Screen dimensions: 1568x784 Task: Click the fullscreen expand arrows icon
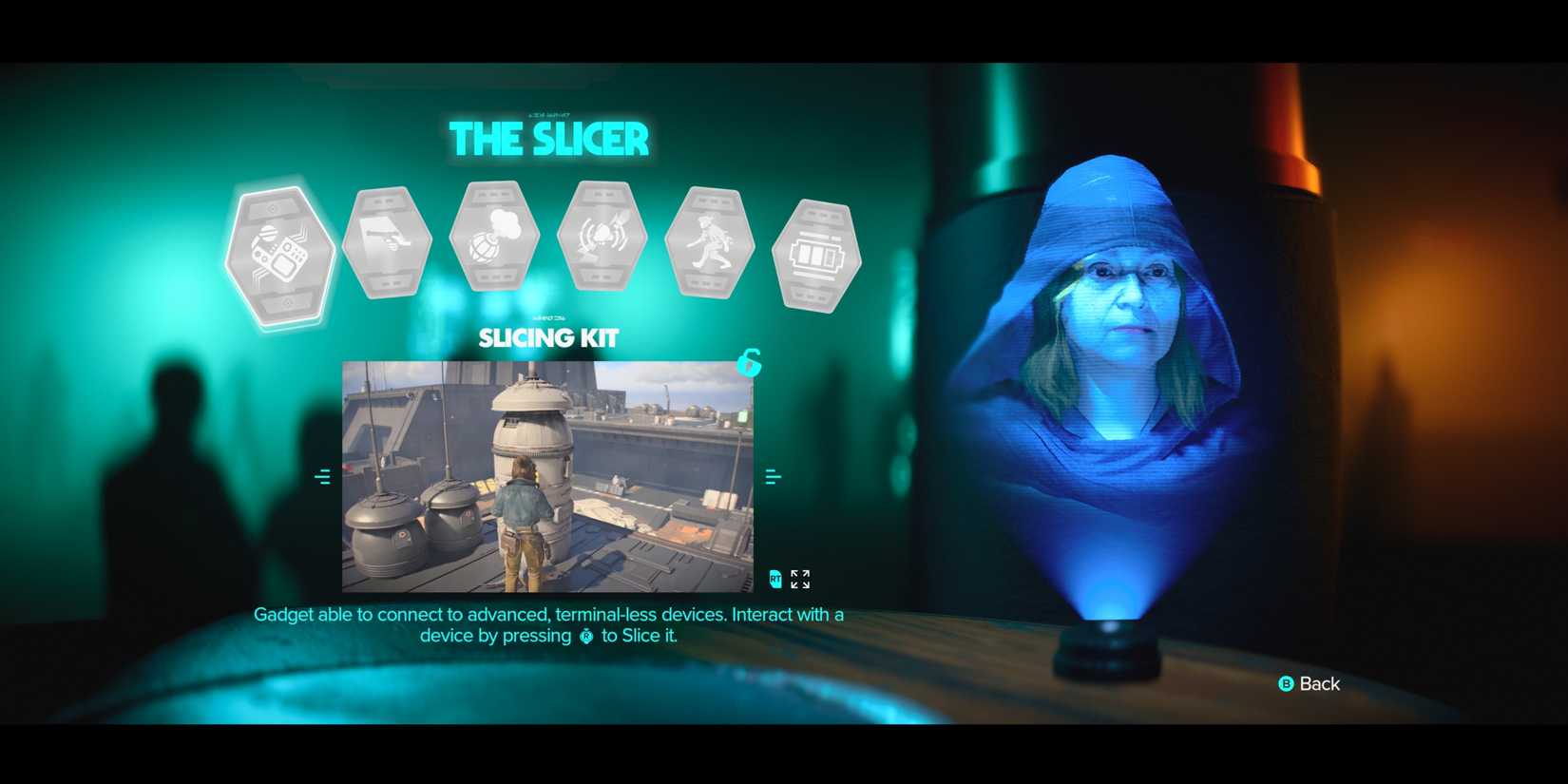coord(801,579)
